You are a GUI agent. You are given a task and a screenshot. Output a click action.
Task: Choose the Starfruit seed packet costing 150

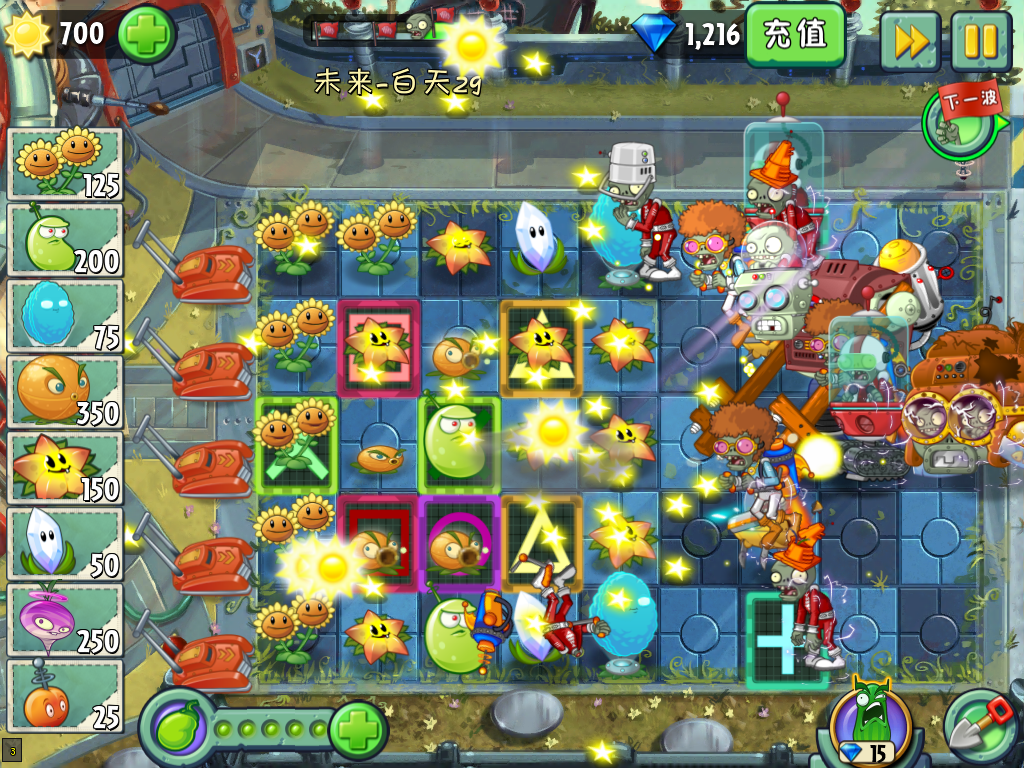pos(65,468)
